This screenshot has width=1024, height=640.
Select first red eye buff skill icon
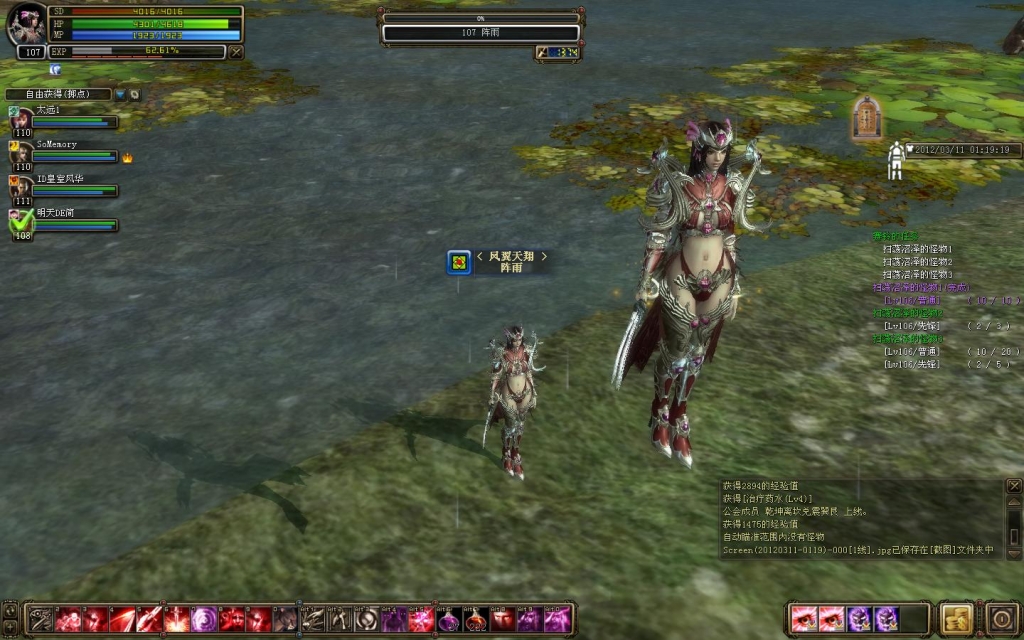pyautogui.click(x=803, y=619)
